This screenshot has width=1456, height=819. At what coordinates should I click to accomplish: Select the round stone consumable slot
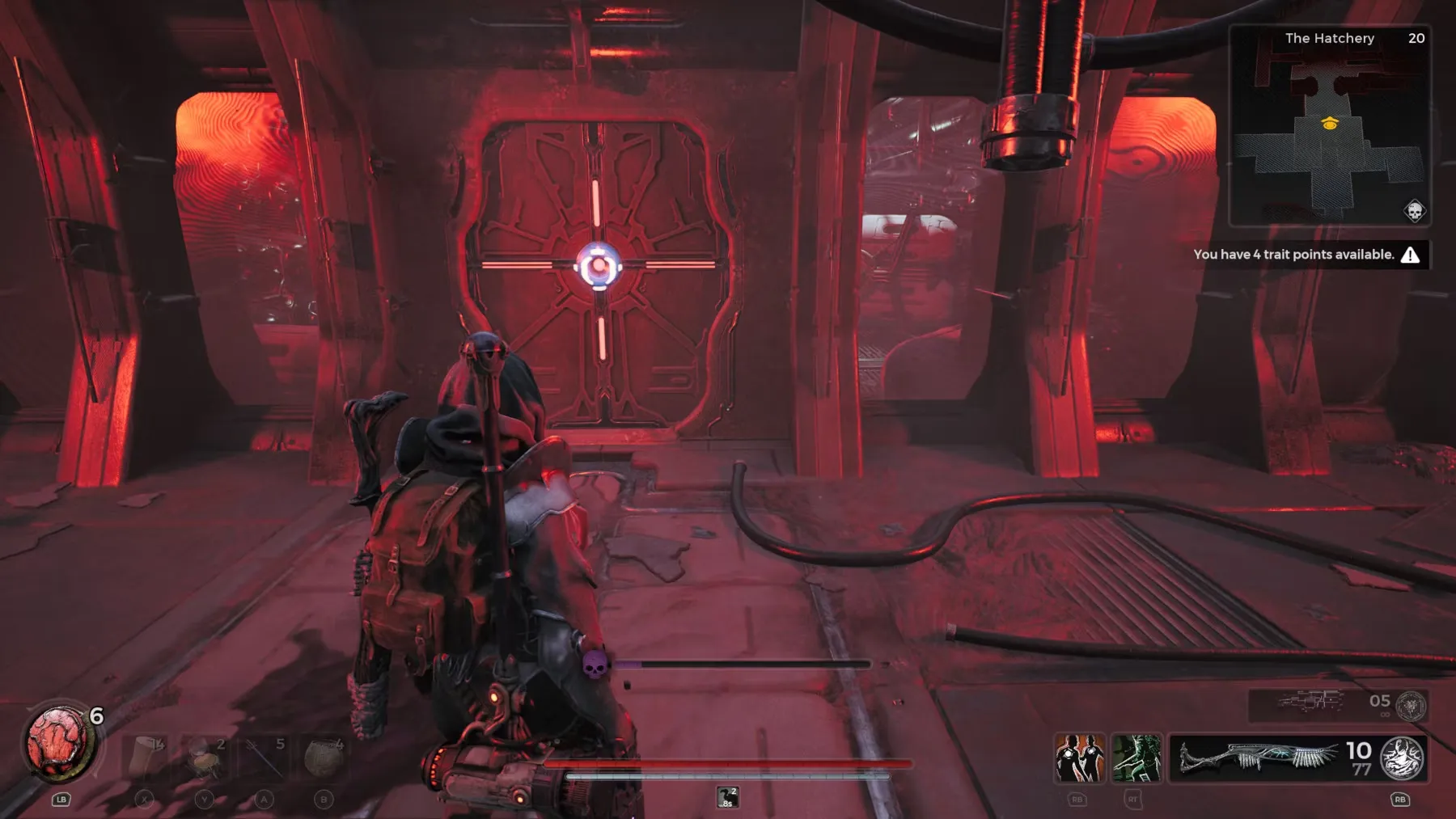324,757
